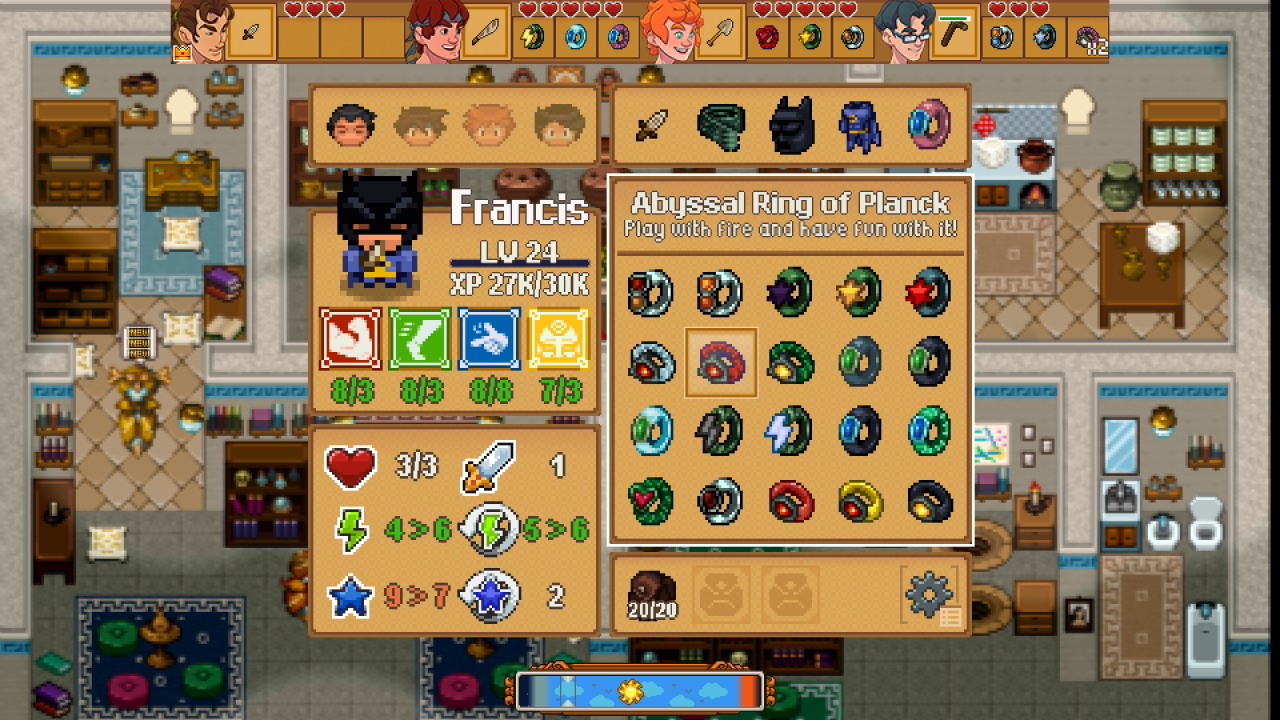Viewport: 1280px width, 720px height.
Task: Select the green boot Senses stat icon
Action: (419, 340)
